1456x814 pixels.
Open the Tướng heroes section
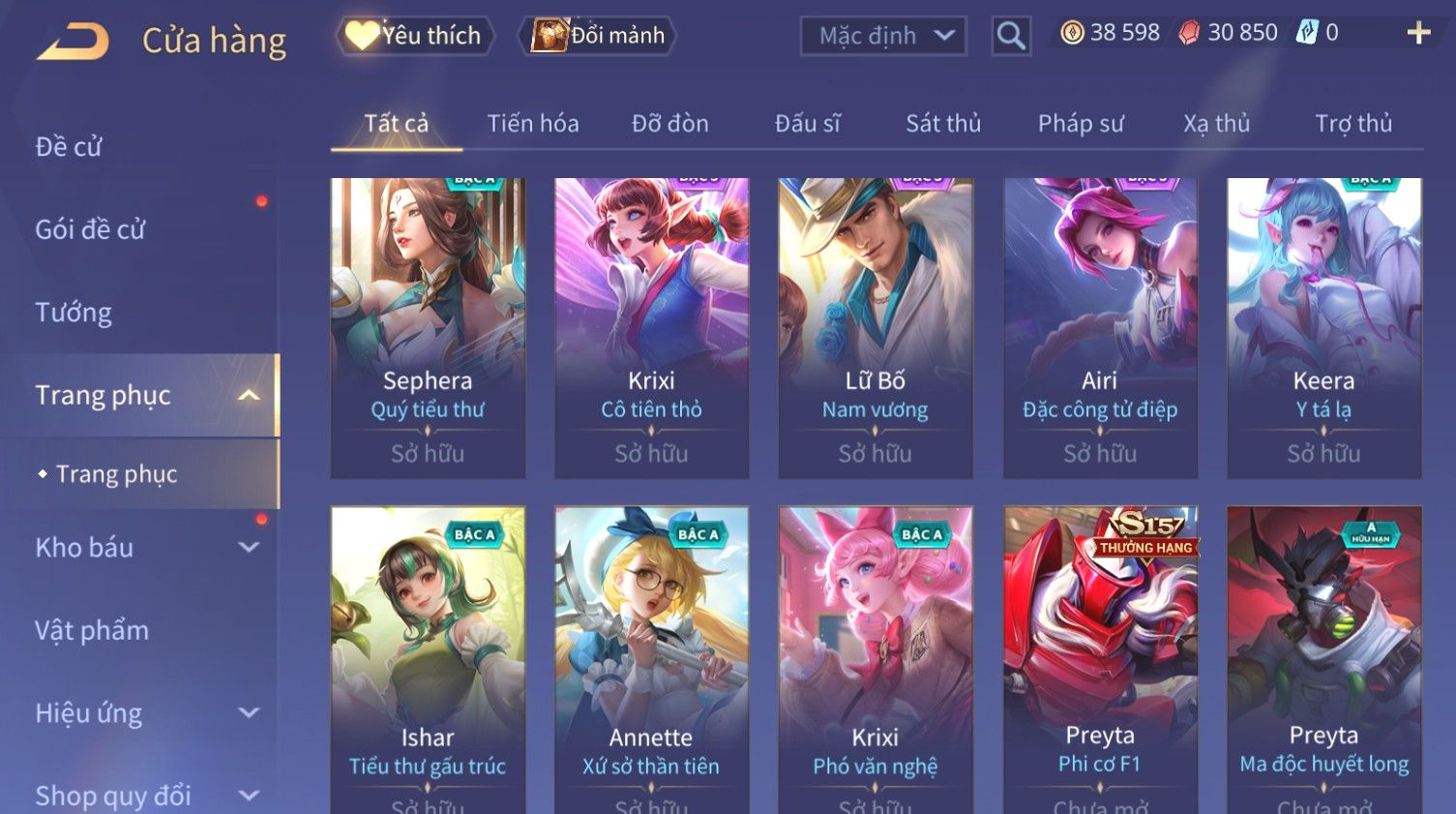[x=74, y=313]
